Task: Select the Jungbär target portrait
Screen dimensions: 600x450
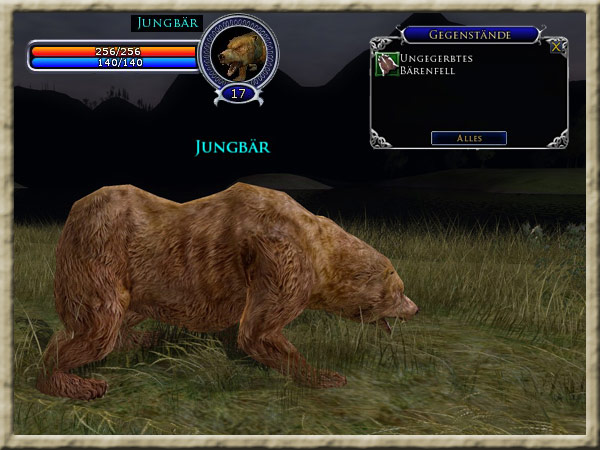Action: click(238, 54)
